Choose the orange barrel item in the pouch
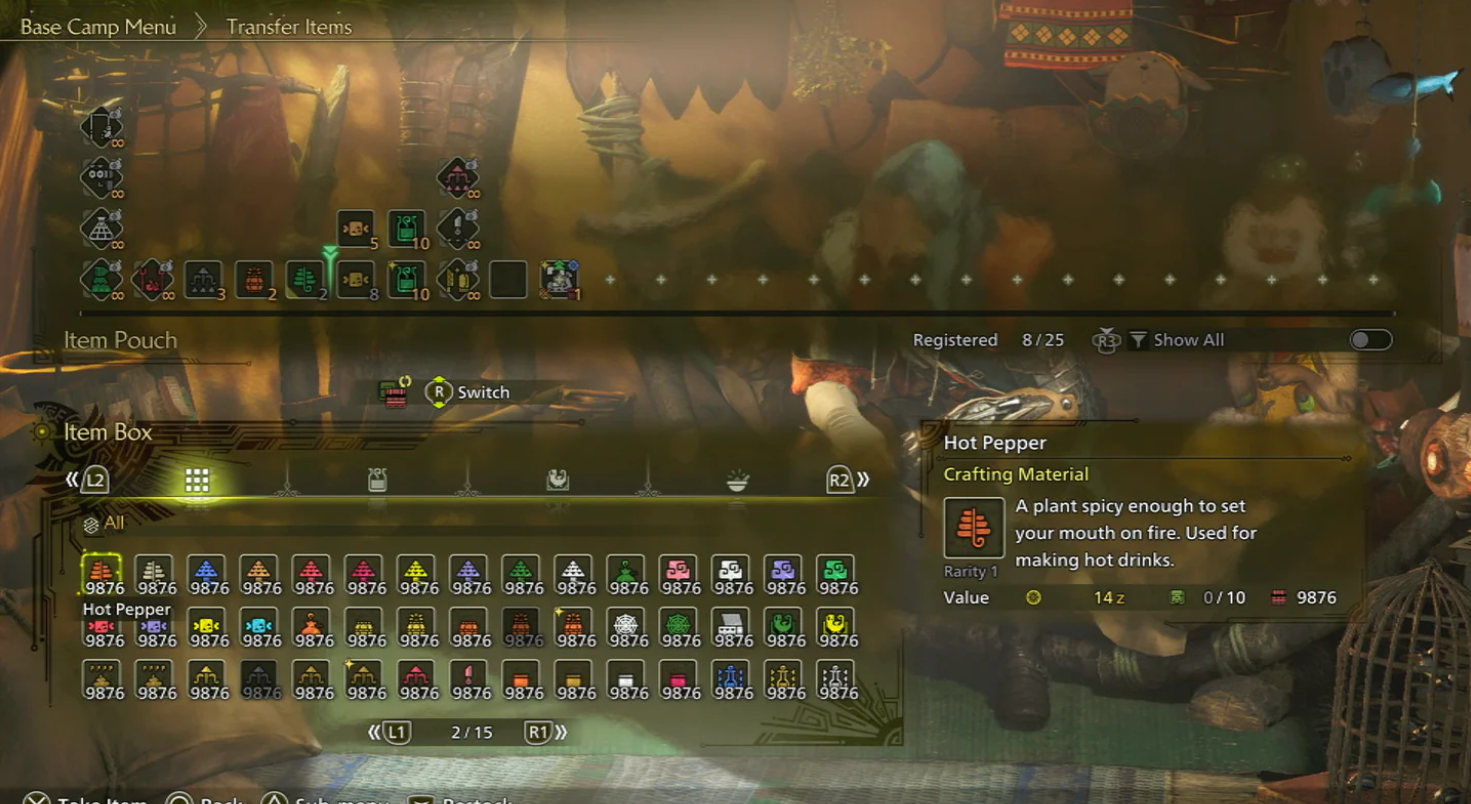The image size is (1471, 804). point(254,280)
